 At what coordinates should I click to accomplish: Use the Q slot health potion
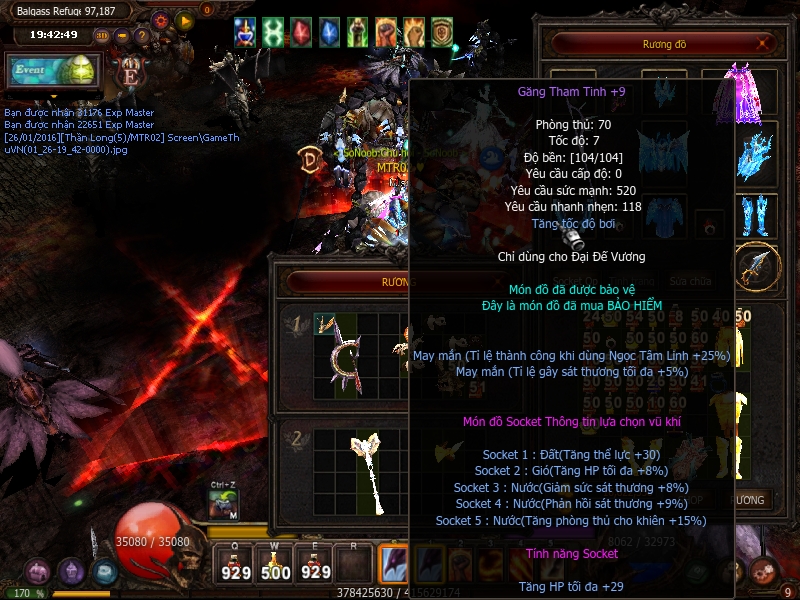(236, 564)
